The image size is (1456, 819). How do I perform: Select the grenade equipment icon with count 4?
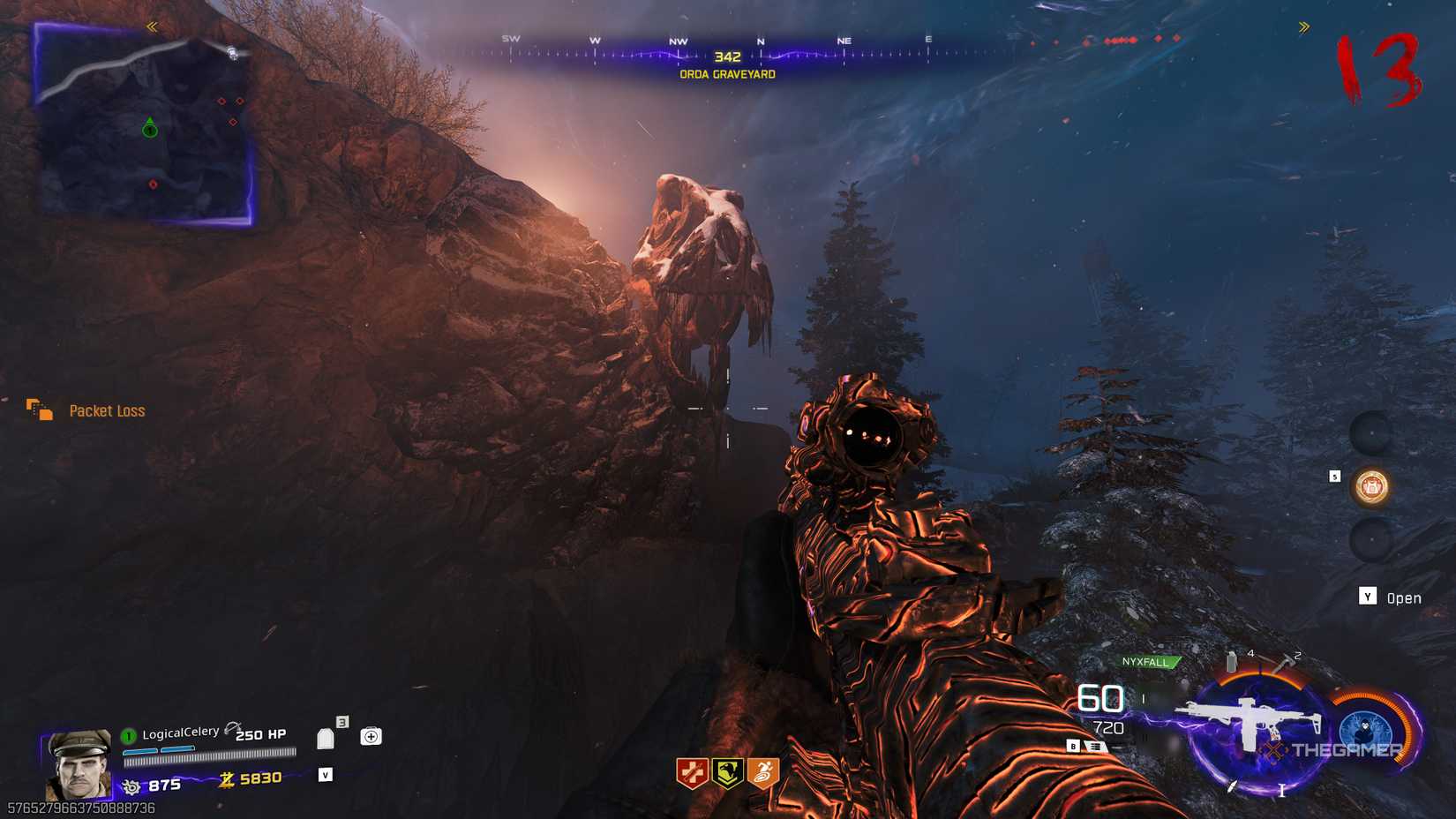1232,663
